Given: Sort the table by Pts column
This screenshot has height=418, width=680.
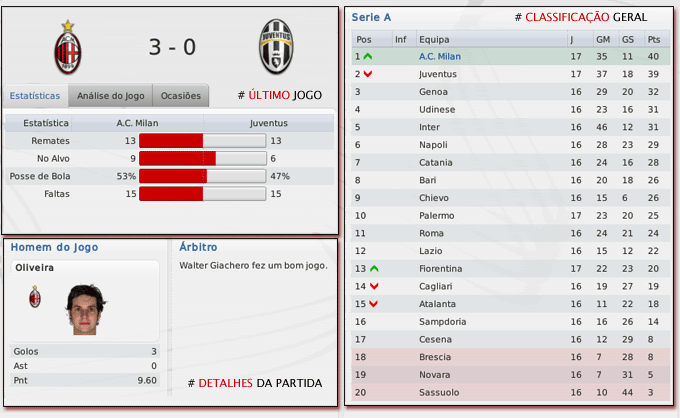Looking at the screenshot, I should 654,39.
